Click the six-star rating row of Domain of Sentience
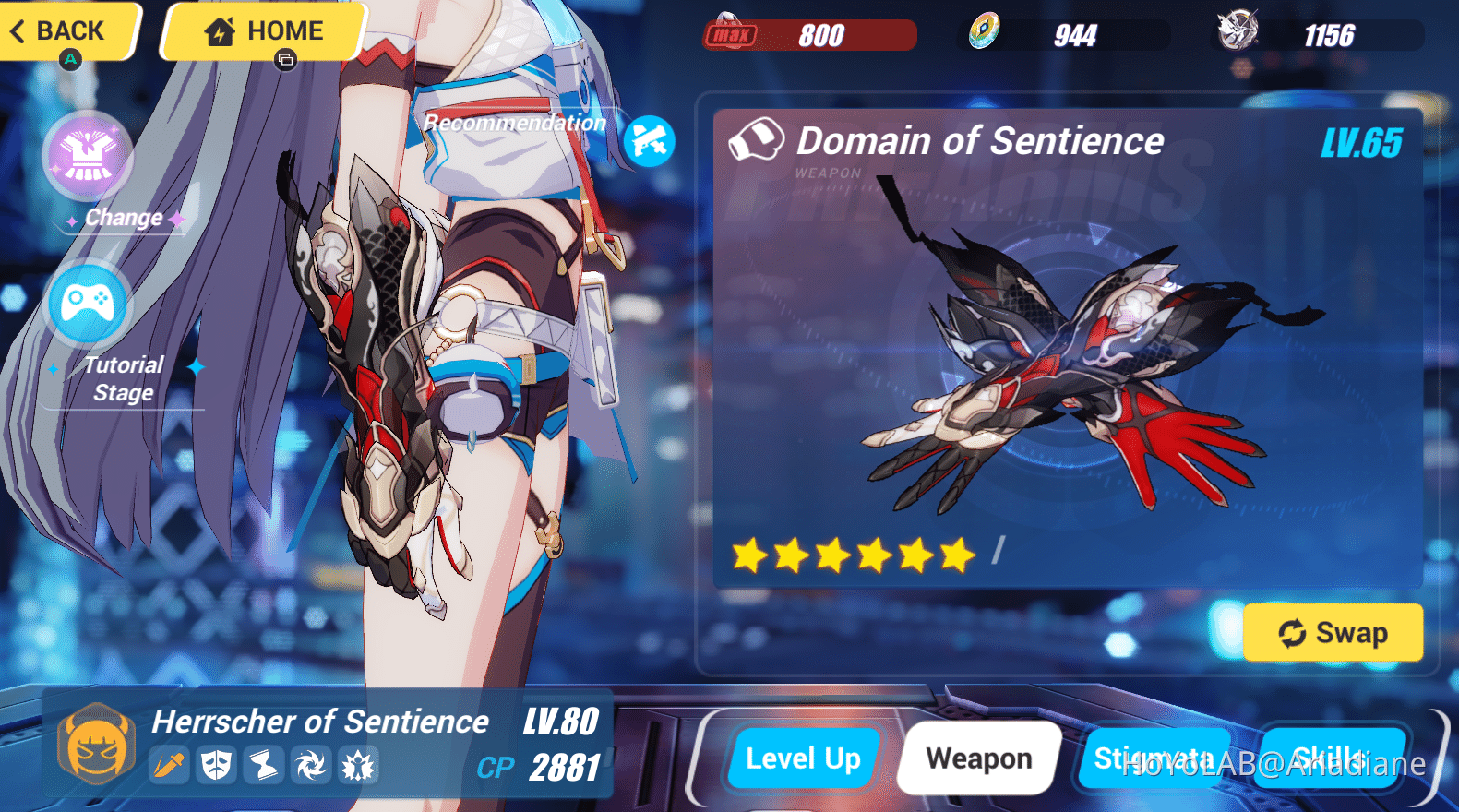This screenshot has width=1459, height=812. click(x=850, y=554)
